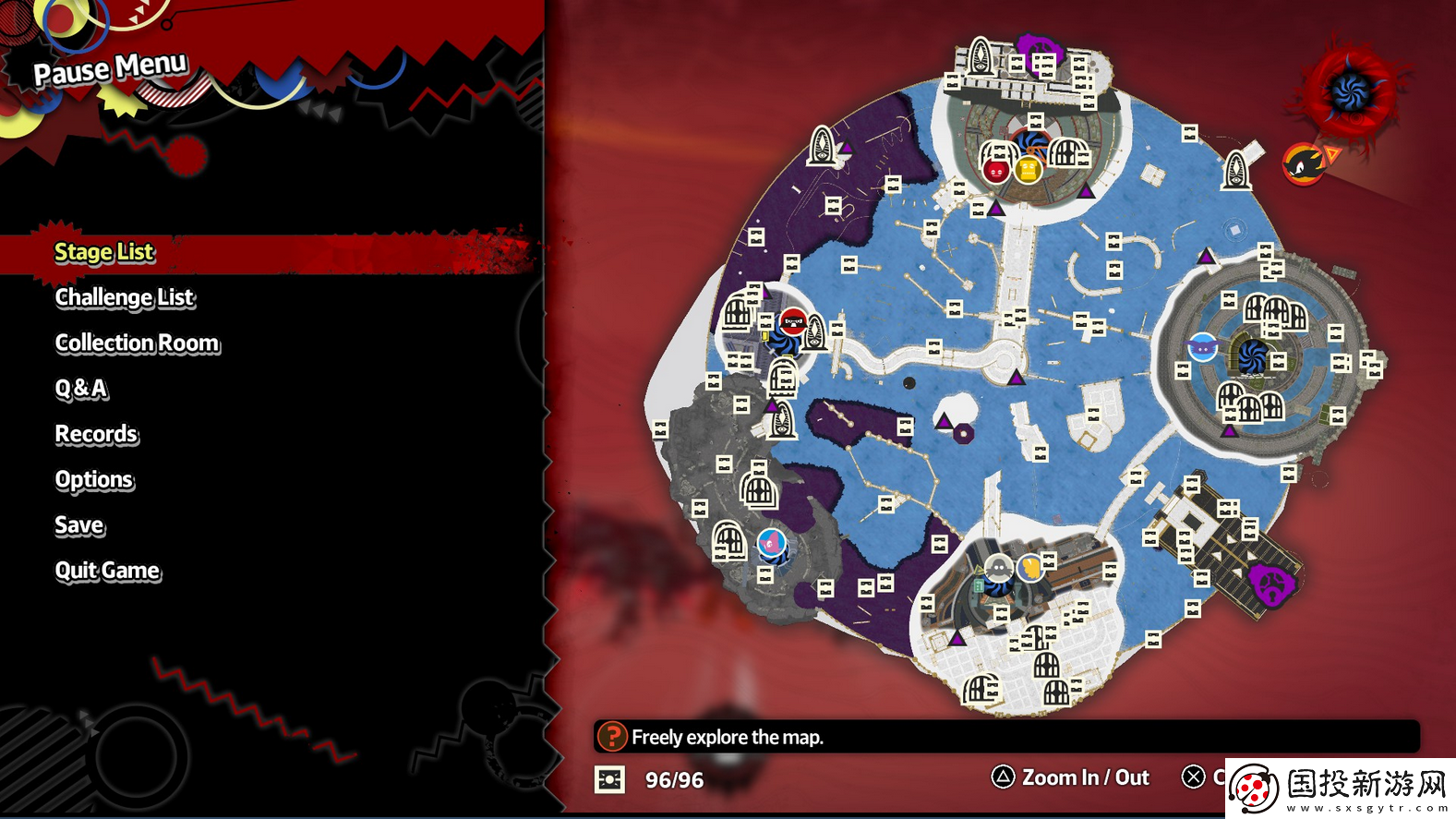The width and height of the screenshot is (1456, 819).
Task: Select the red-black vortex outside the map
Action: pyautogui.click(x=1352, y=90)
